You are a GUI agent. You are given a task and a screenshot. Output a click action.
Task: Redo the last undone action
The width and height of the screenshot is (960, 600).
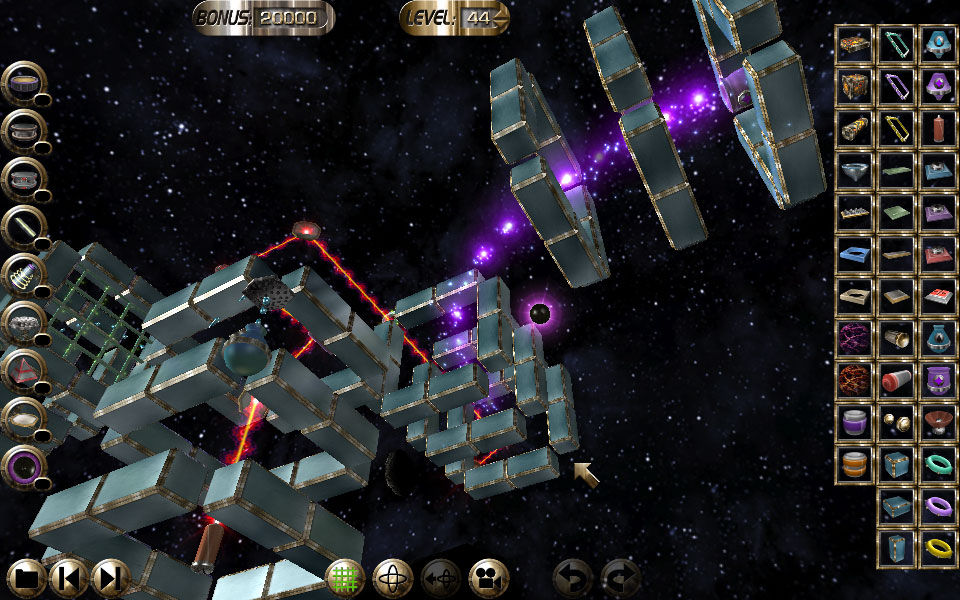(x=619, y=578)
